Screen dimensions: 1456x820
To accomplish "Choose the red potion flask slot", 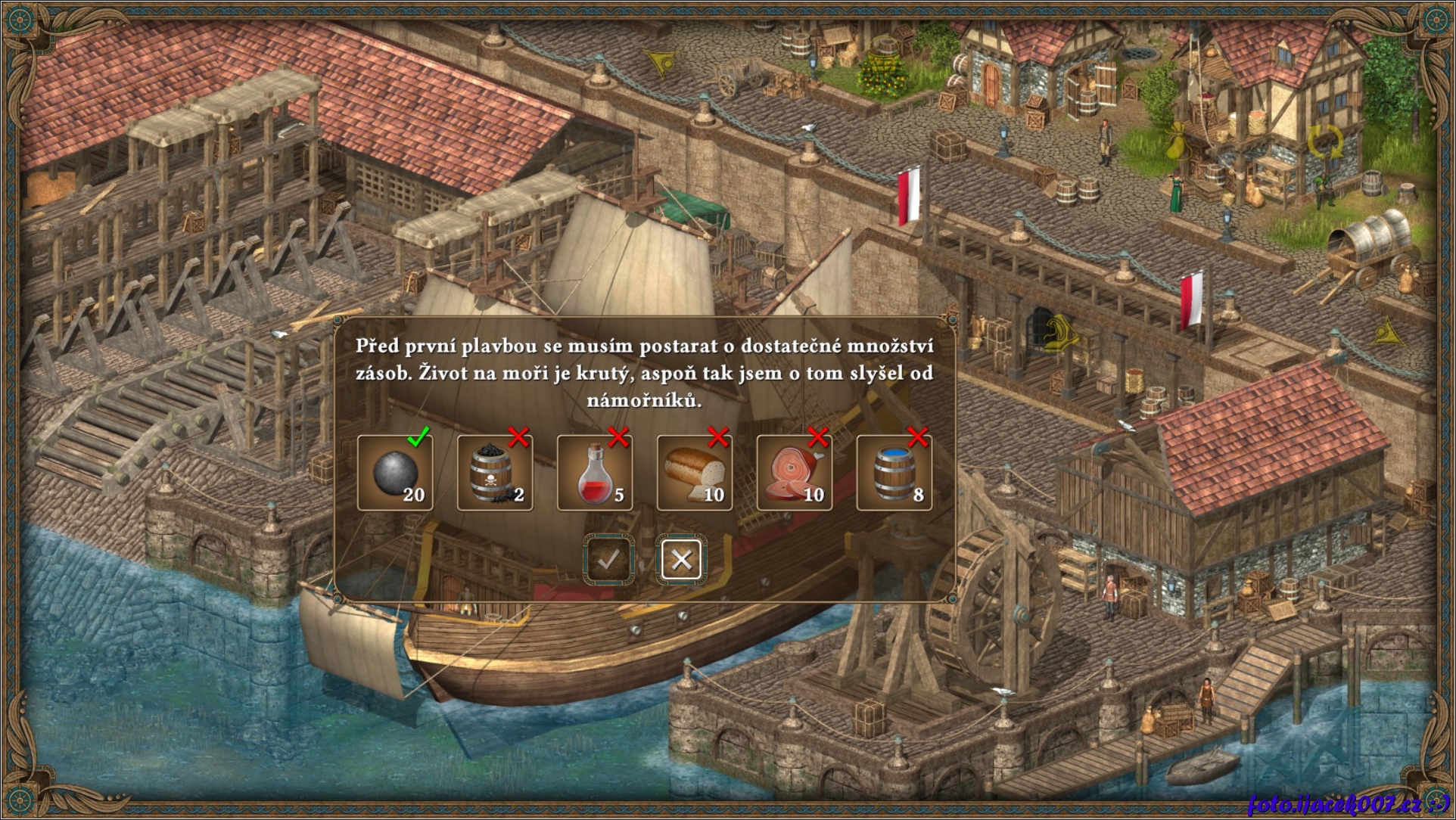I will (595, 473).
